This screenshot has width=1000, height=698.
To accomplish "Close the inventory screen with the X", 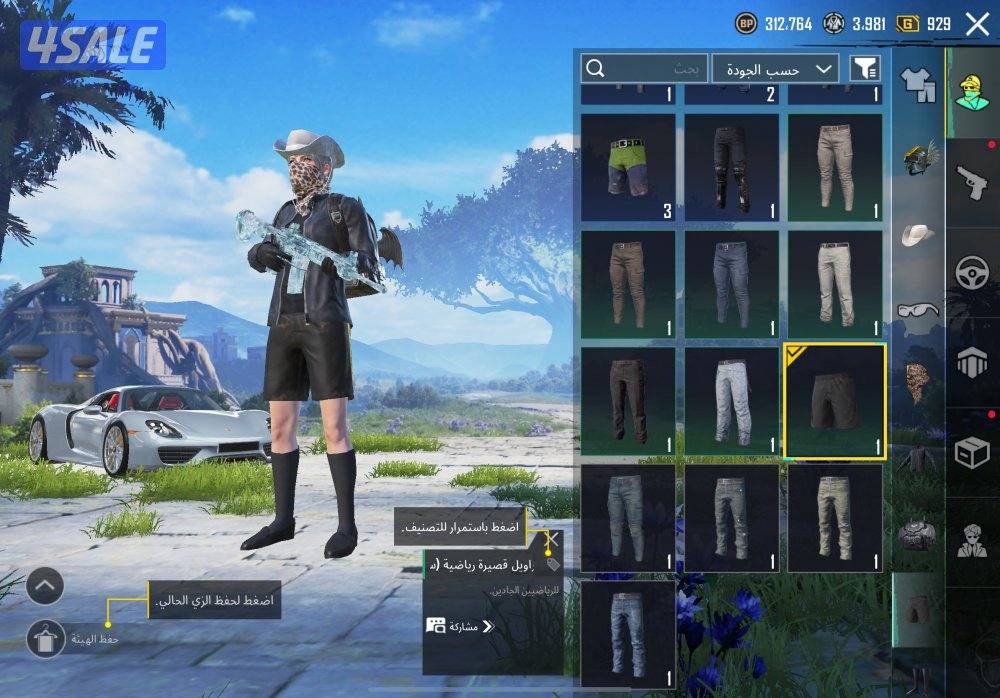I will click(x=977, y=24).
